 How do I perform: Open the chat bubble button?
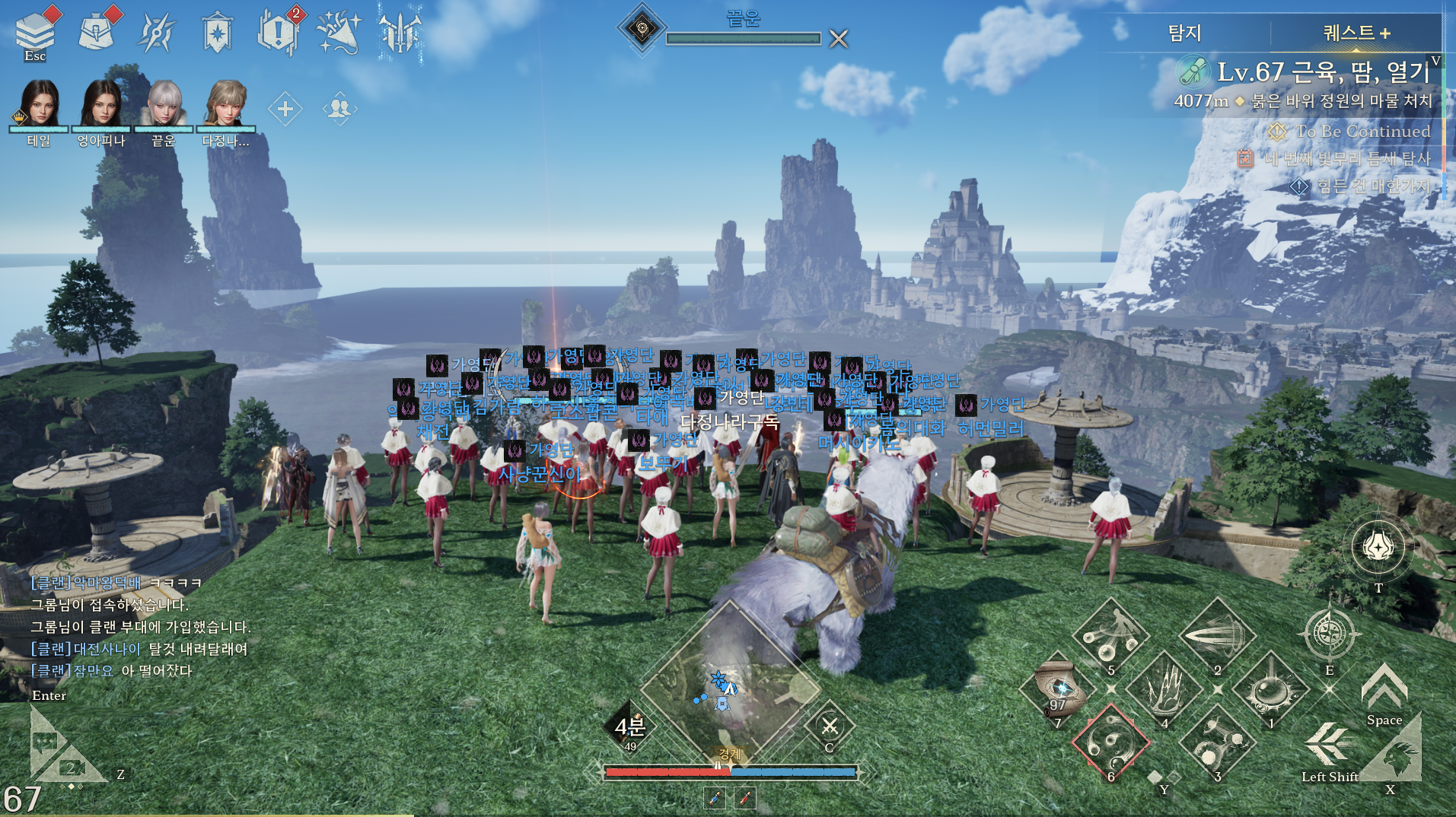[x=46, y=741]
